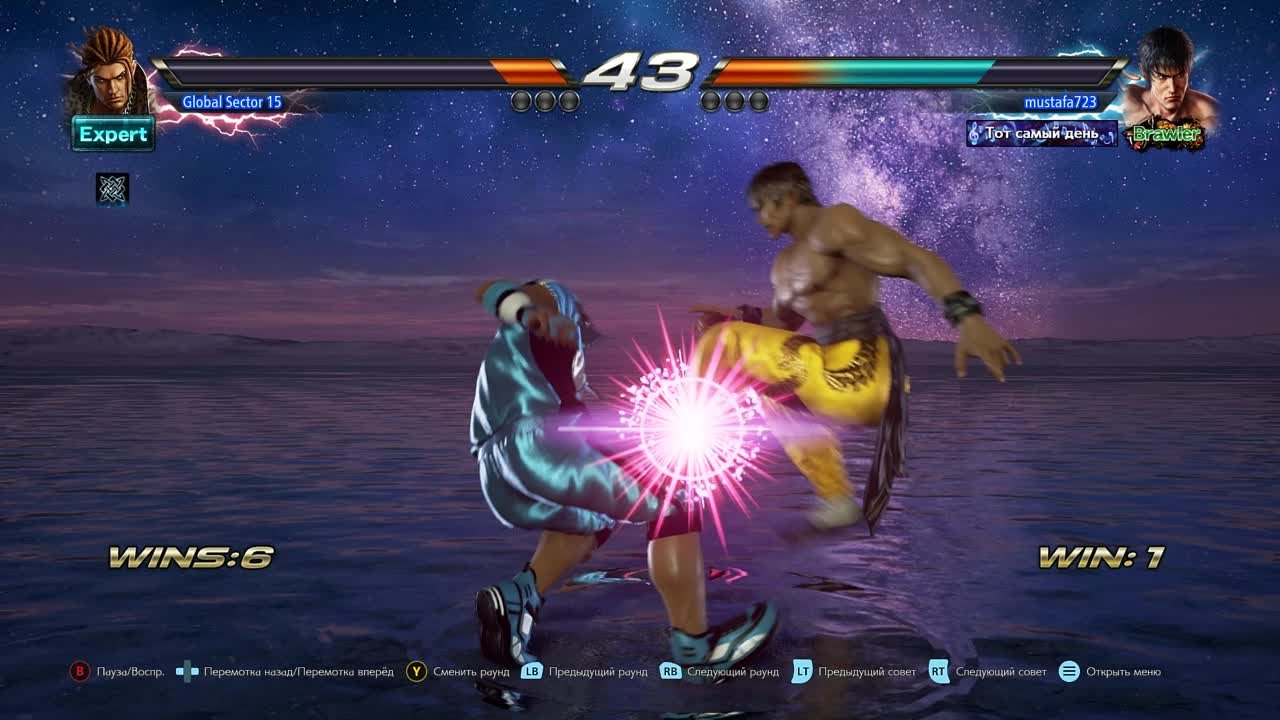Click the Expert rank badge
The height and width of the screenshot is (720, 1280).
(113, 134)
